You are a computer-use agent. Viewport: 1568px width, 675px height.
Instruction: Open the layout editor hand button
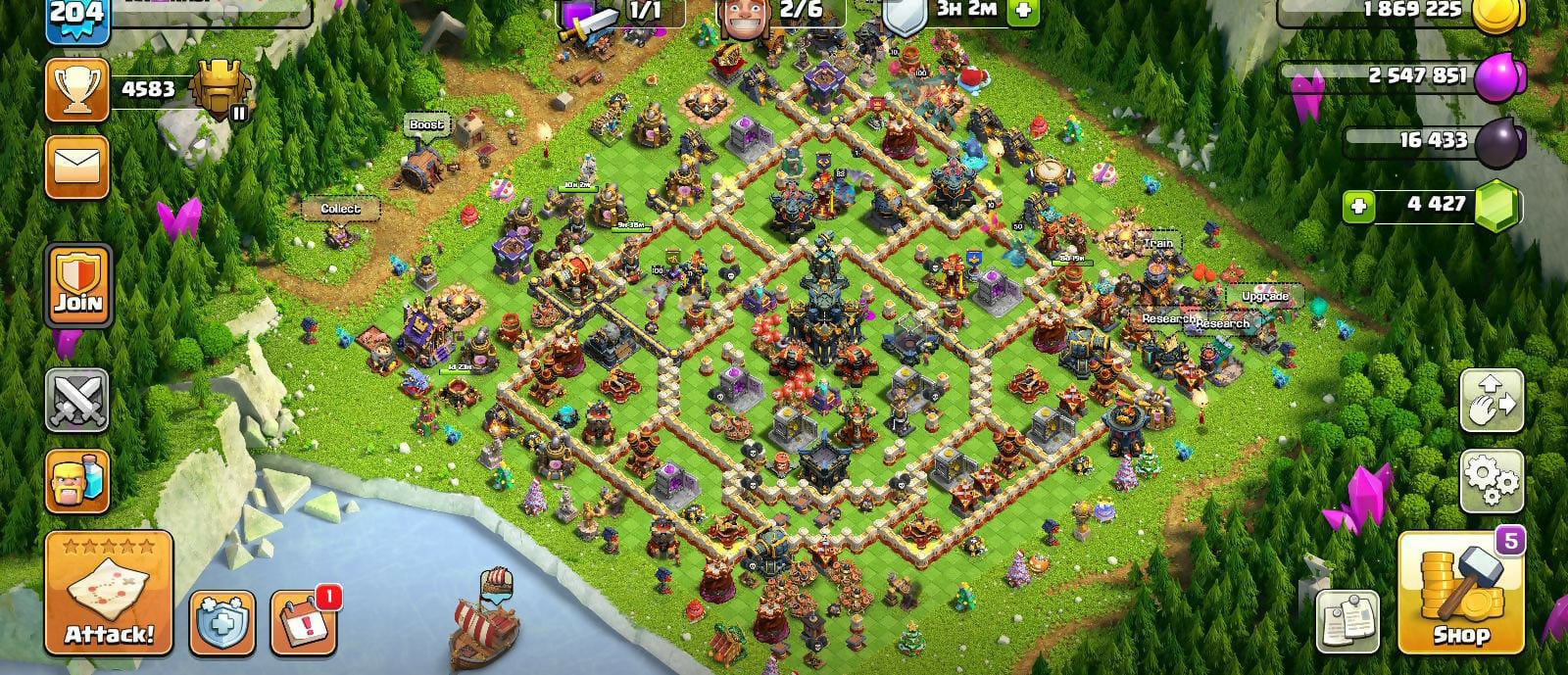[1492, 401]
